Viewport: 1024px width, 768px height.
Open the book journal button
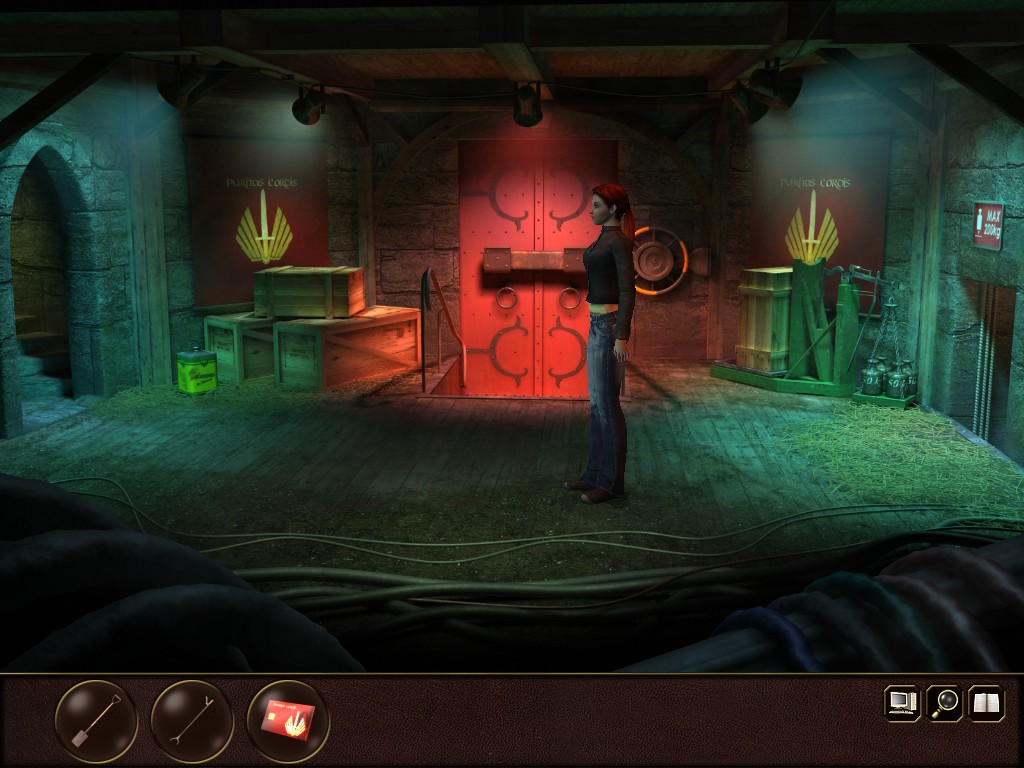[x=986, y=702]
